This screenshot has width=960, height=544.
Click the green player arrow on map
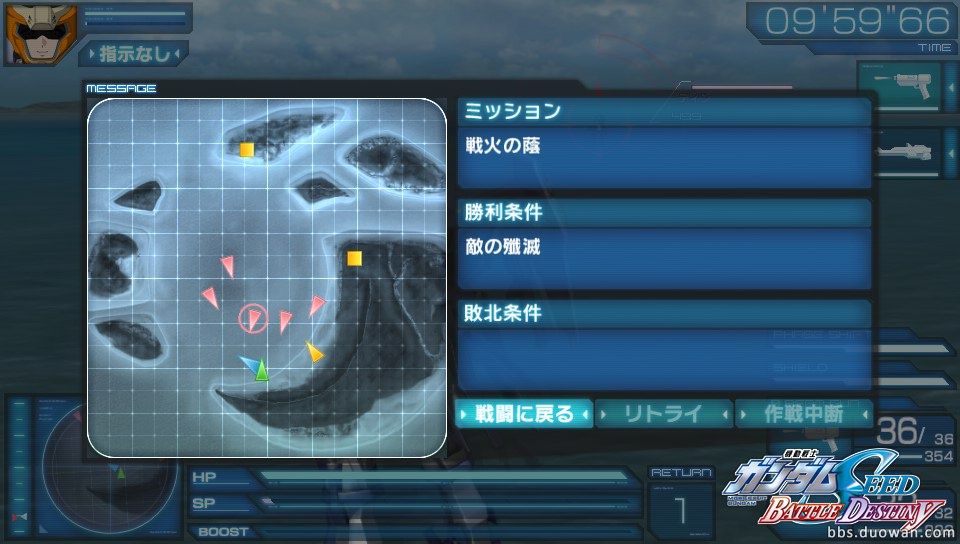pyautogui.click(x=262, y=371)
